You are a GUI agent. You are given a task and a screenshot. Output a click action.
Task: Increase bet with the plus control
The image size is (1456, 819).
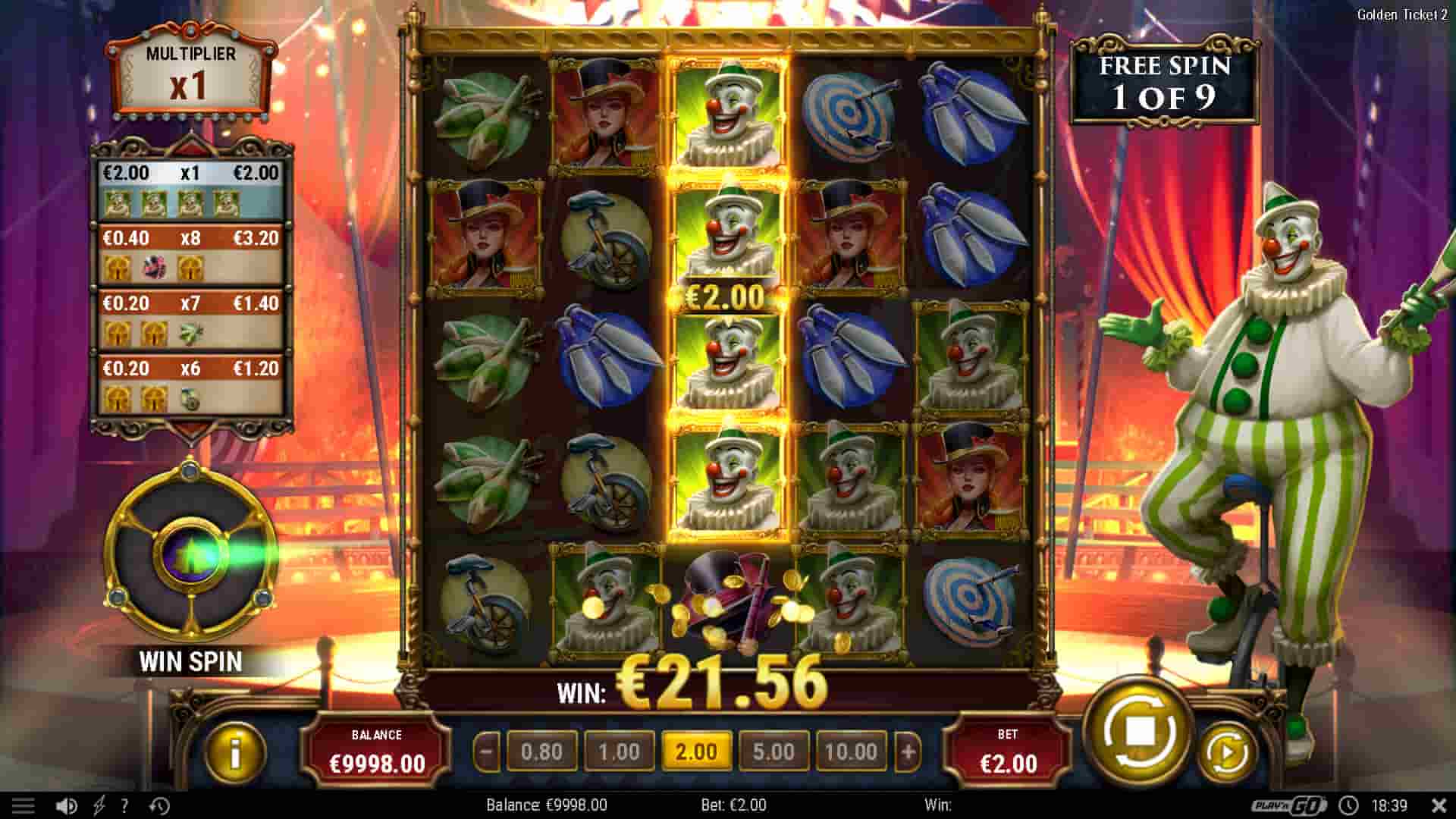click(x=907, y=752)
